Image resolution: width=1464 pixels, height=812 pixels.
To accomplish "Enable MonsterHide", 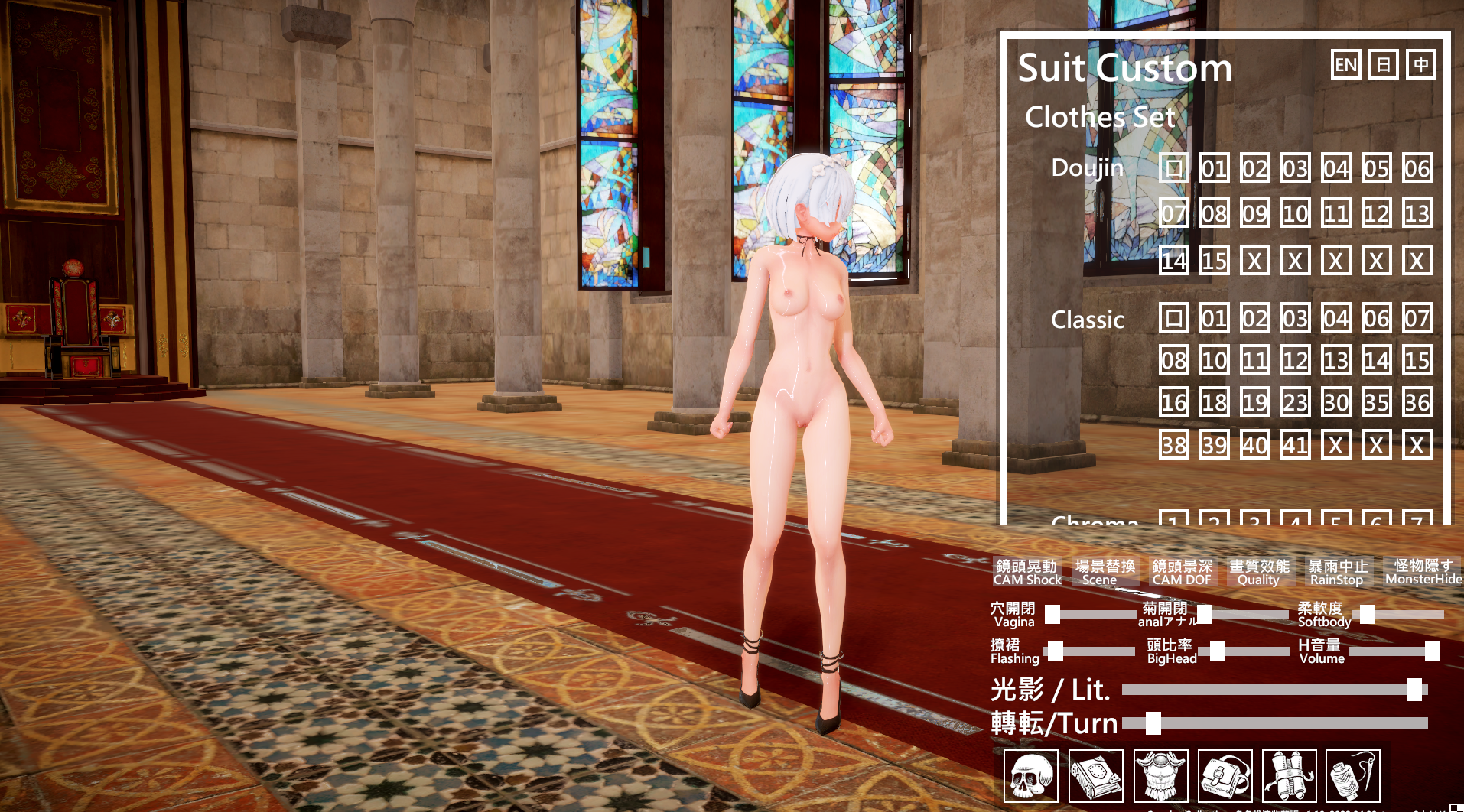I will click(1424, 573).
